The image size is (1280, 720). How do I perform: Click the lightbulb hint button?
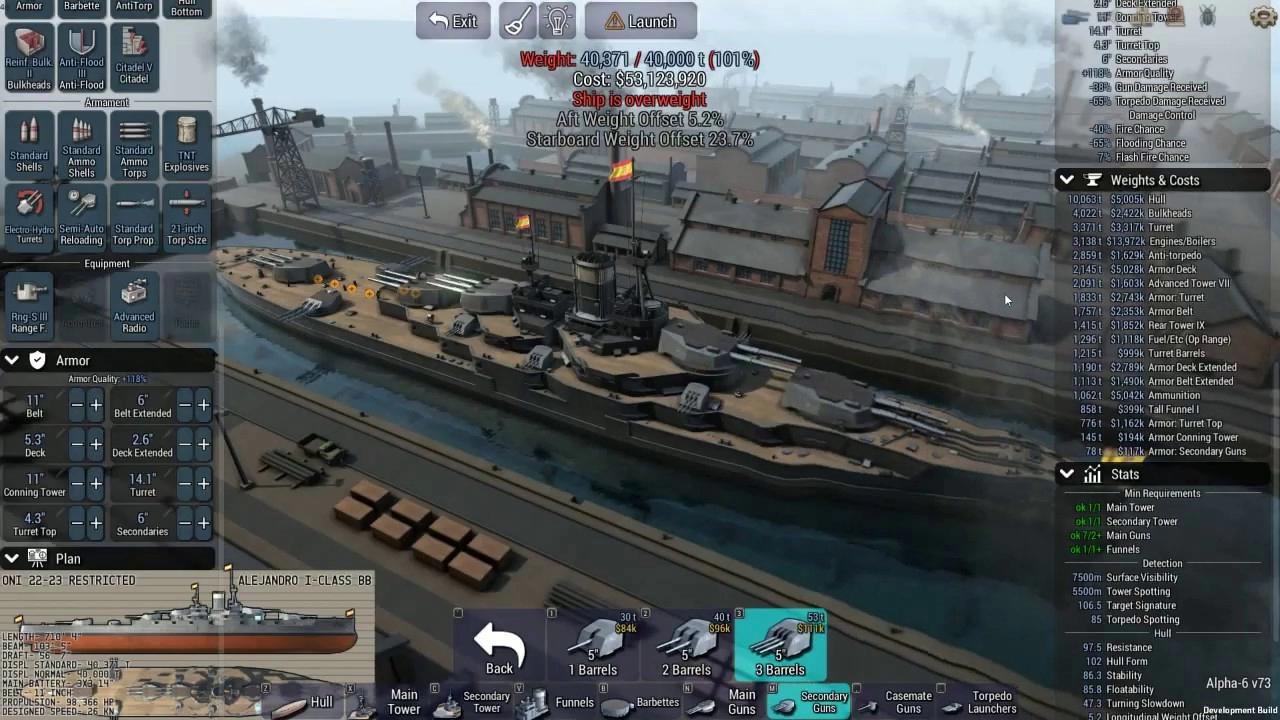pos(557,21)
